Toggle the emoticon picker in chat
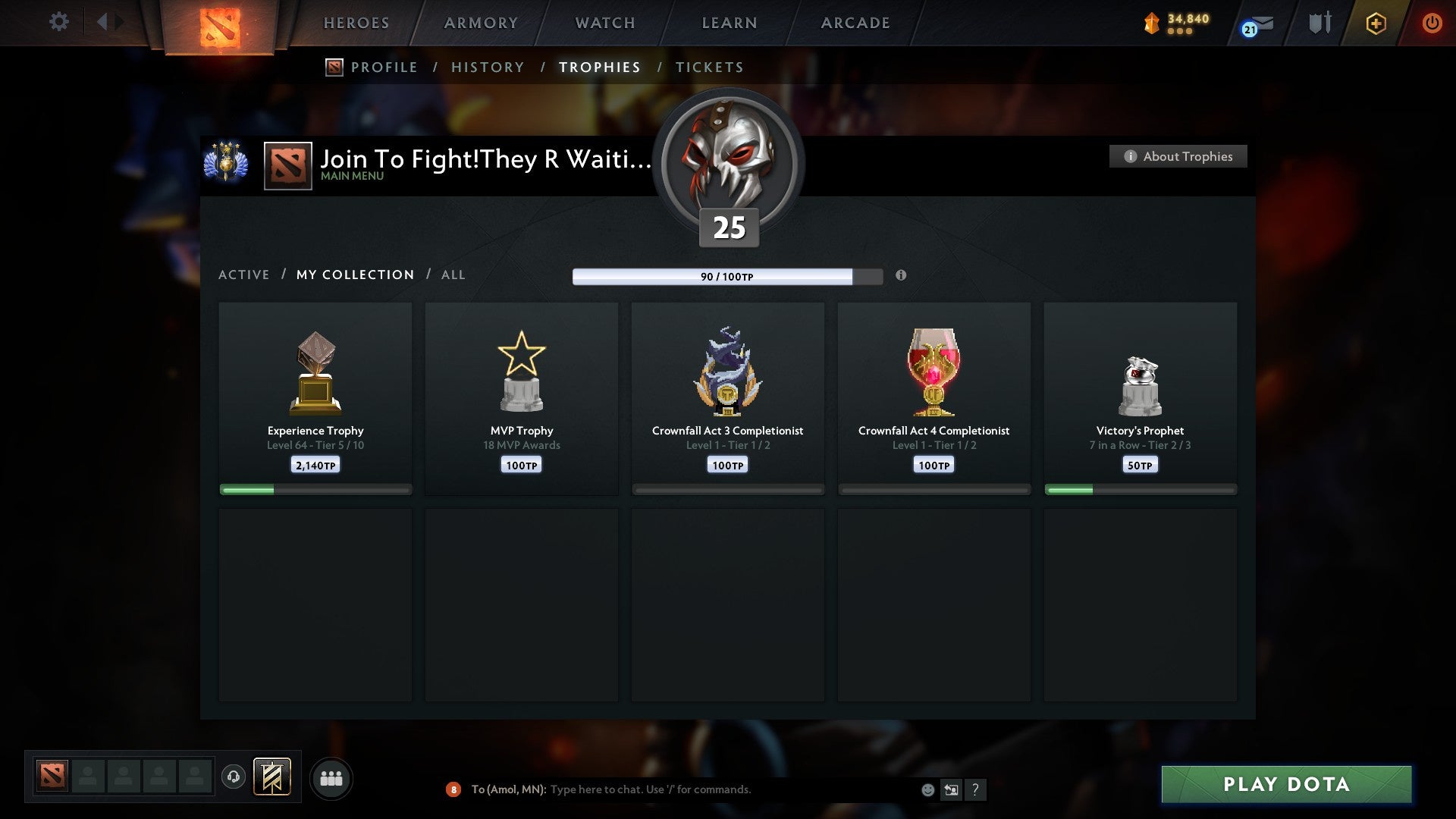The height and width of the screenshot is (819, 1456). tap(927, 789)
